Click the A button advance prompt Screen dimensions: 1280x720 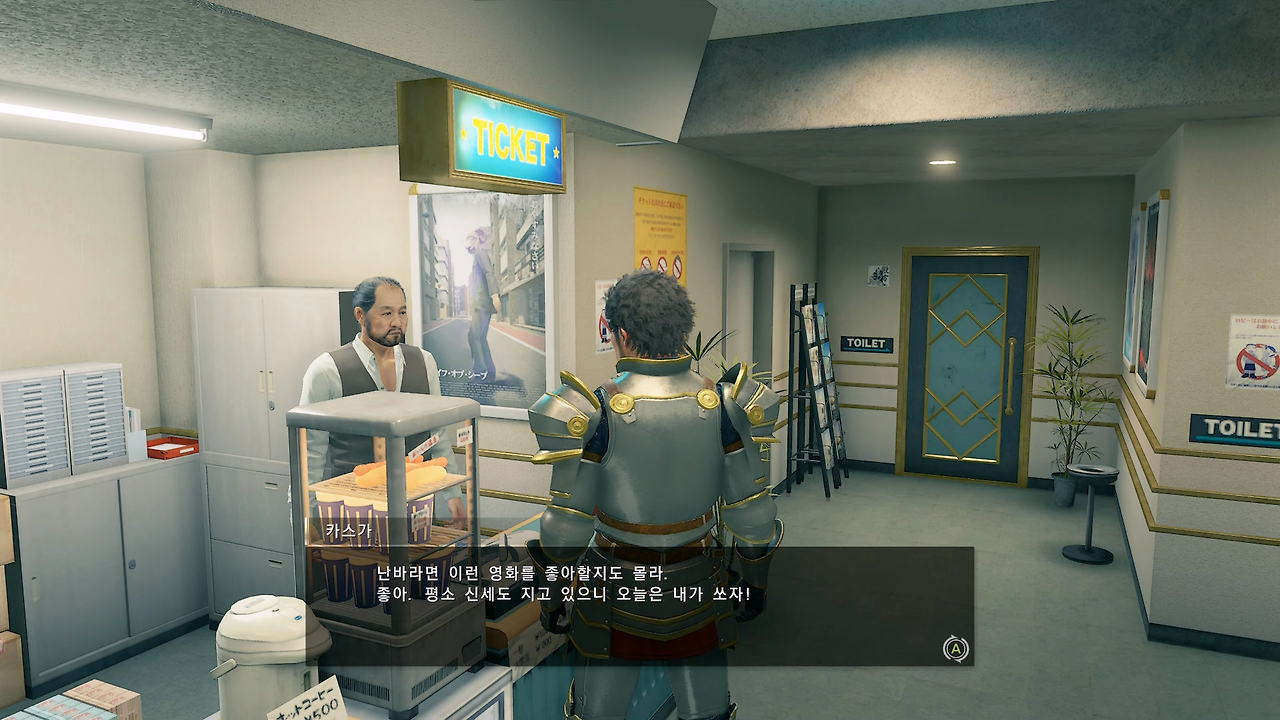[955, 650]
